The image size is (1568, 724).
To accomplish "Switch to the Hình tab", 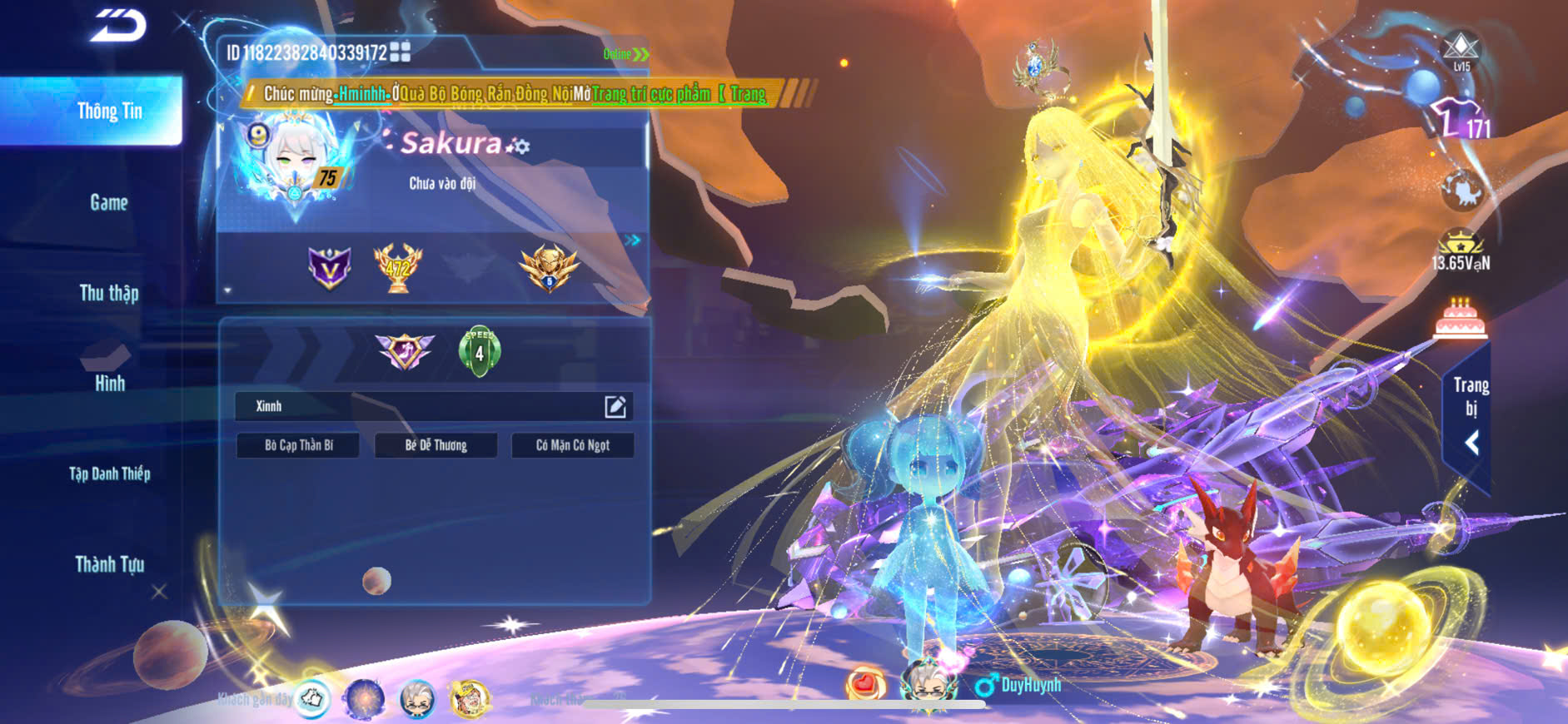I will [x=109, y=383].
